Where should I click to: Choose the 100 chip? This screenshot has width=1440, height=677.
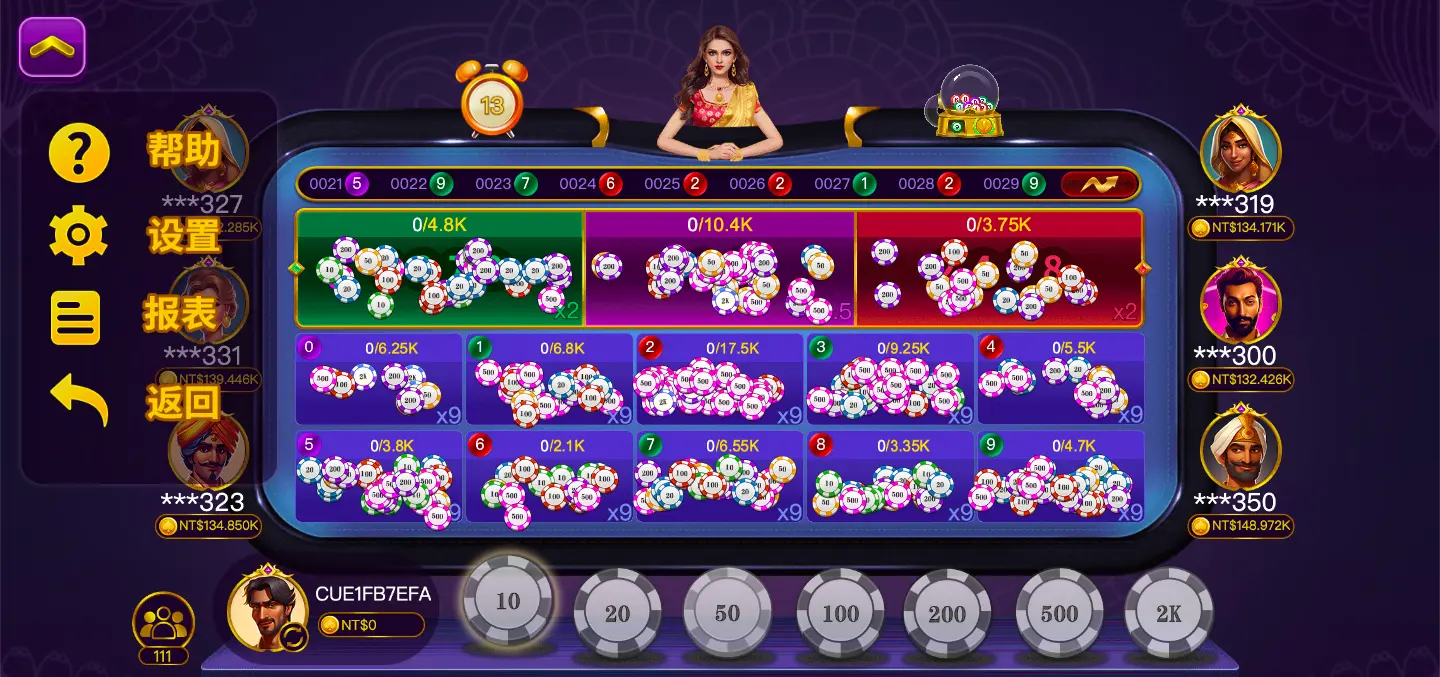coord(840,613)
